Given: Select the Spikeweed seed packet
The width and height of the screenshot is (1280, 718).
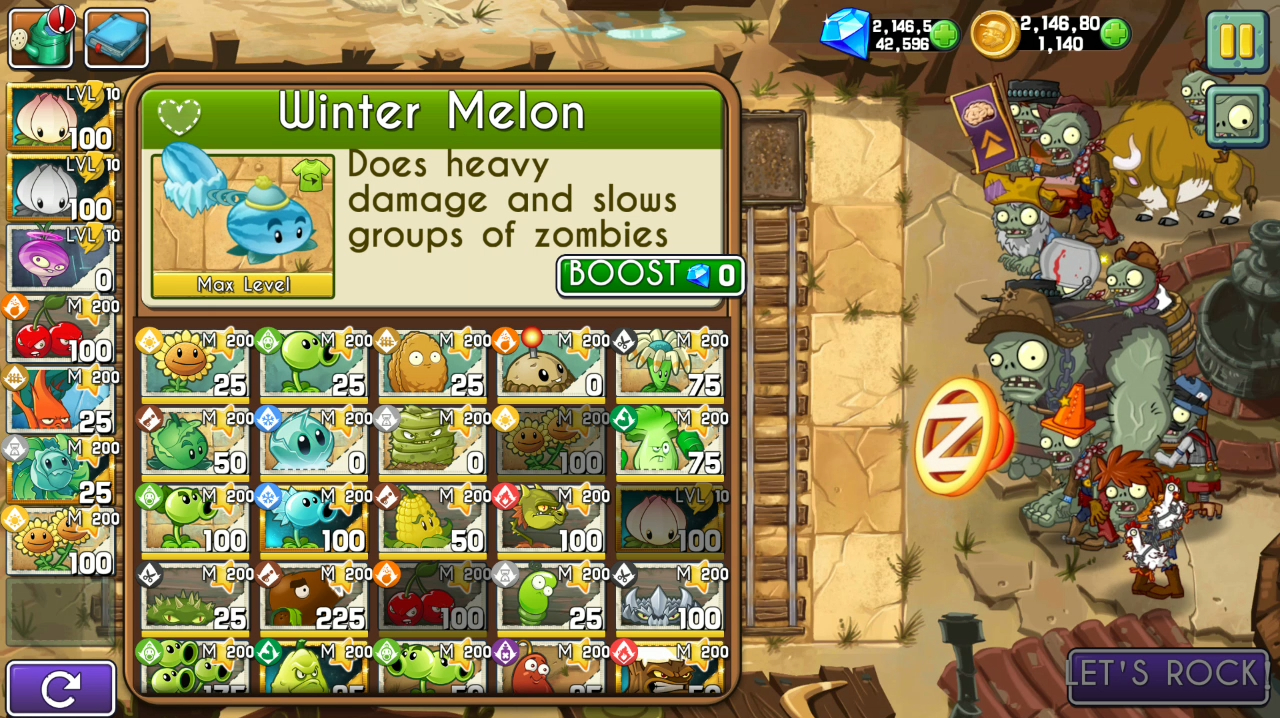Looking at the screenshot, I should (x=194, y=596).
